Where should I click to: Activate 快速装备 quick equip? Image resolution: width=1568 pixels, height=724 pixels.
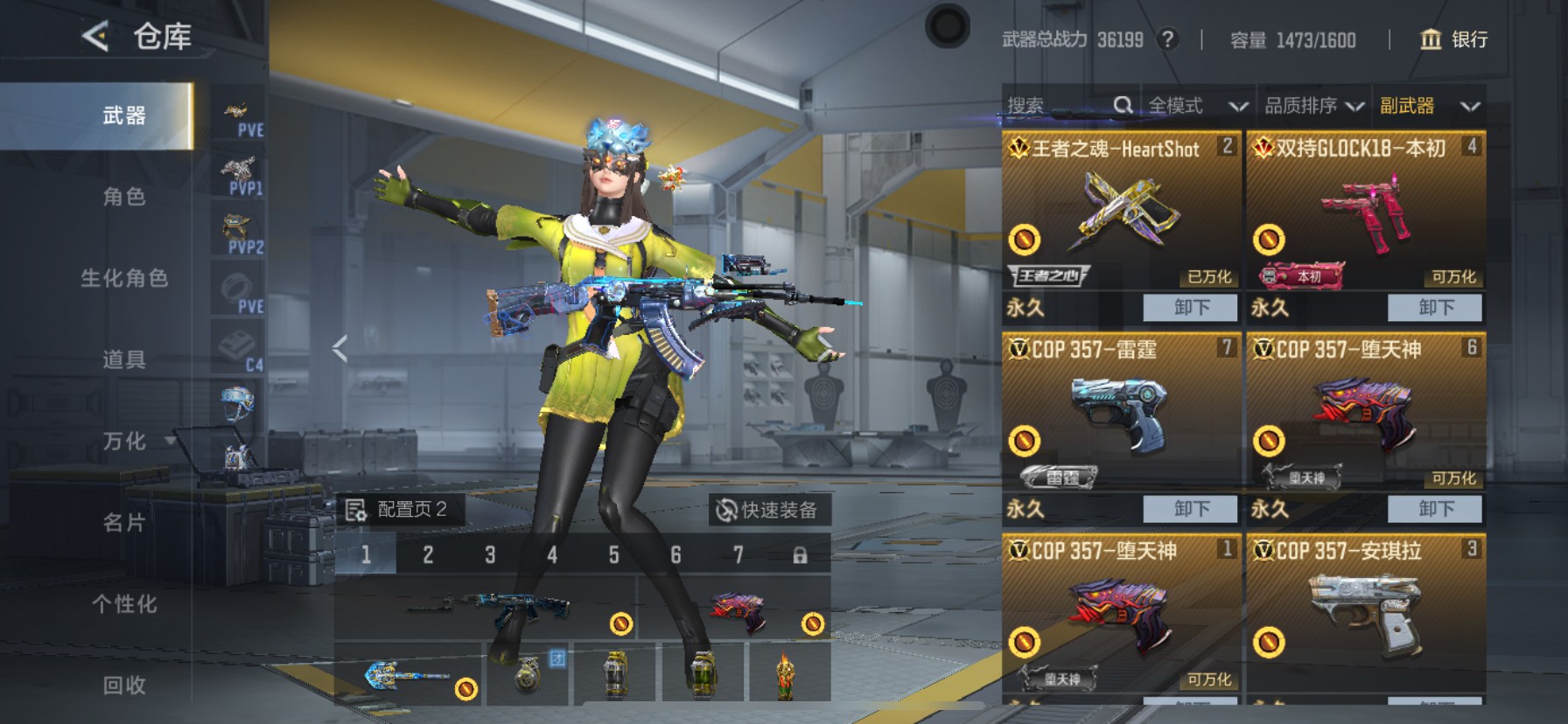point(767,510)
